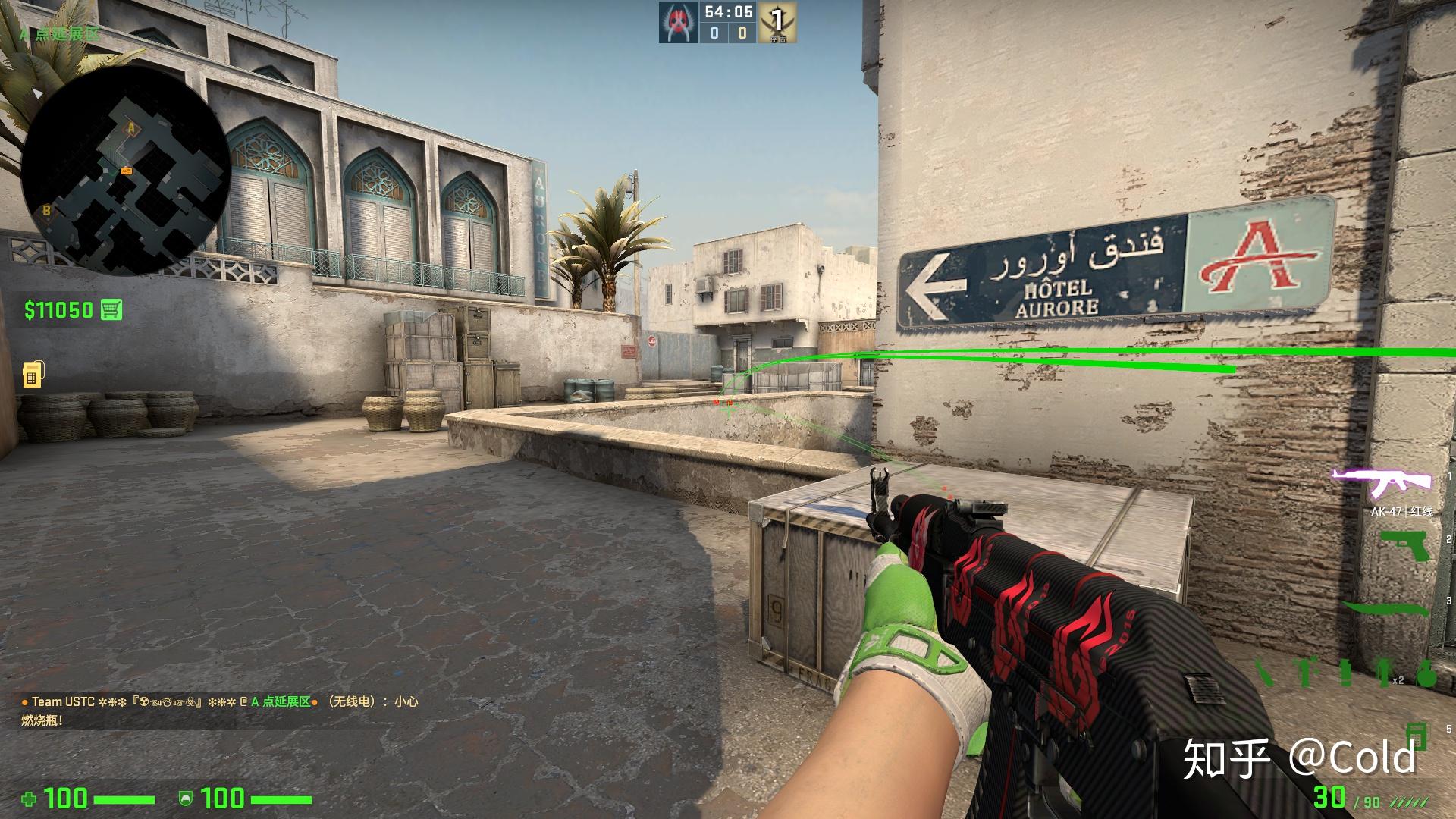This screenshot has width=1456, height=819.
Task: Open the buy menu cart icon
Action: coord(111,309)
